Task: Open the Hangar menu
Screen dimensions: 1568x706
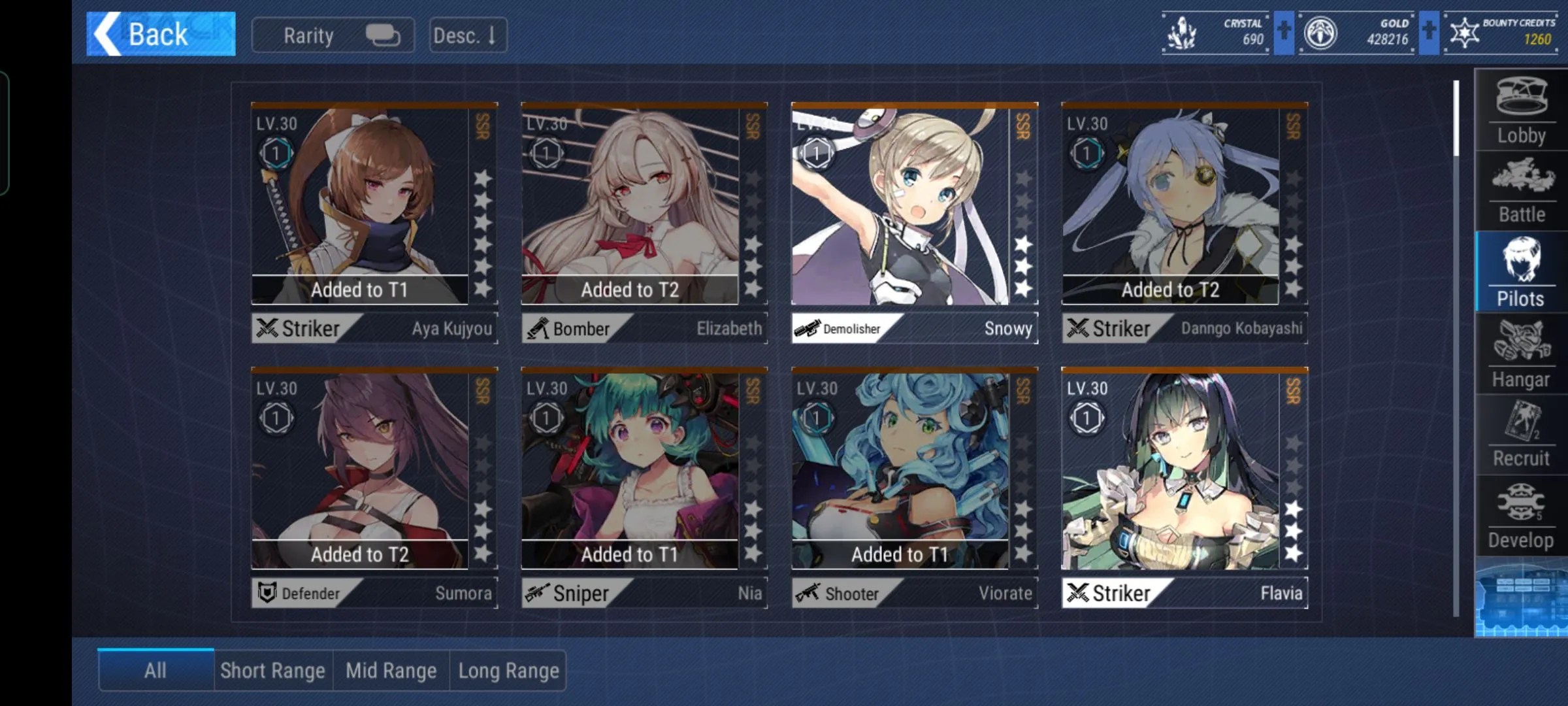Action: pos(1521,354)
